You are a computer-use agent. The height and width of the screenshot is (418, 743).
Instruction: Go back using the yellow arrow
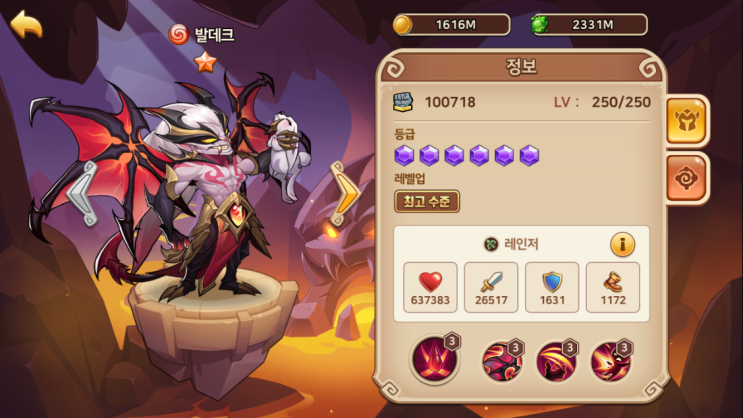pos(26,24)
